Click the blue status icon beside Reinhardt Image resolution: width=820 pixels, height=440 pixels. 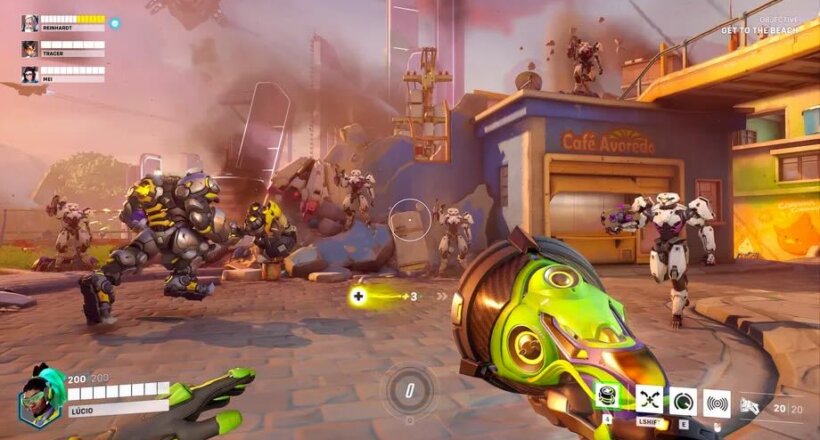[x=114, y=21]
